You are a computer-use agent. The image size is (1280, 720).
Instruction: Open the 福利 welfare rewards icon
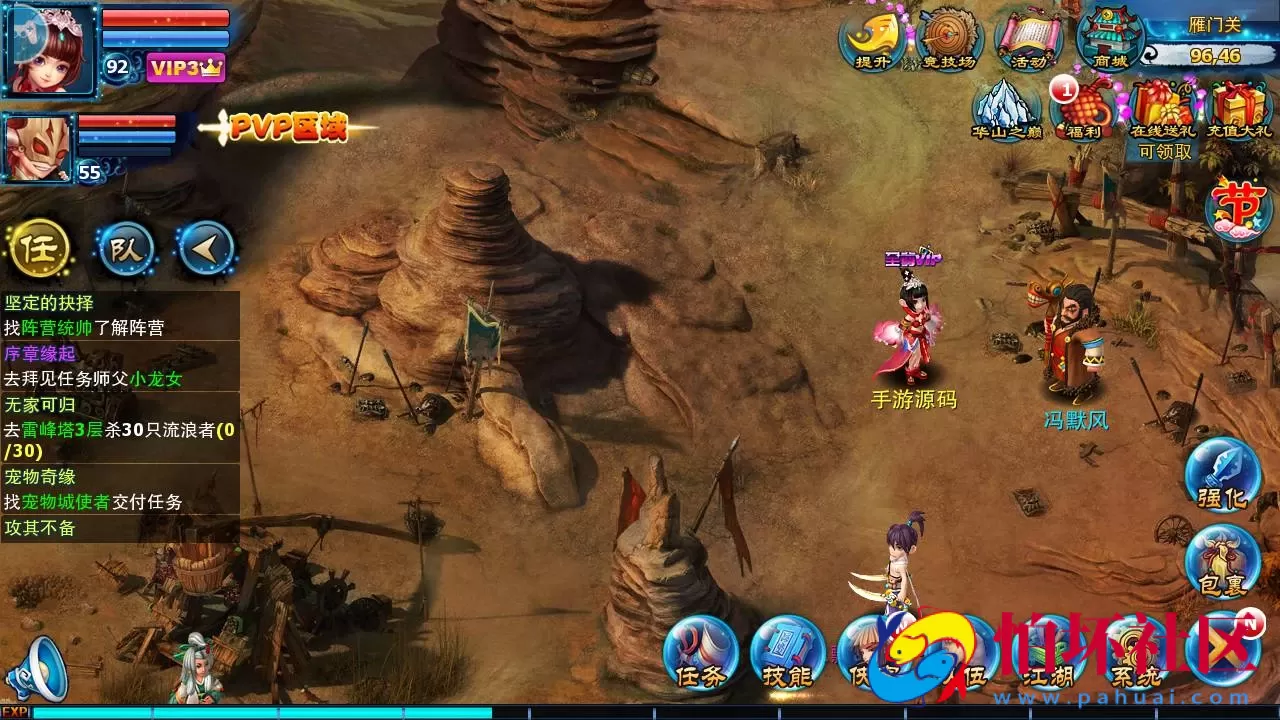tap(1084, 108)
